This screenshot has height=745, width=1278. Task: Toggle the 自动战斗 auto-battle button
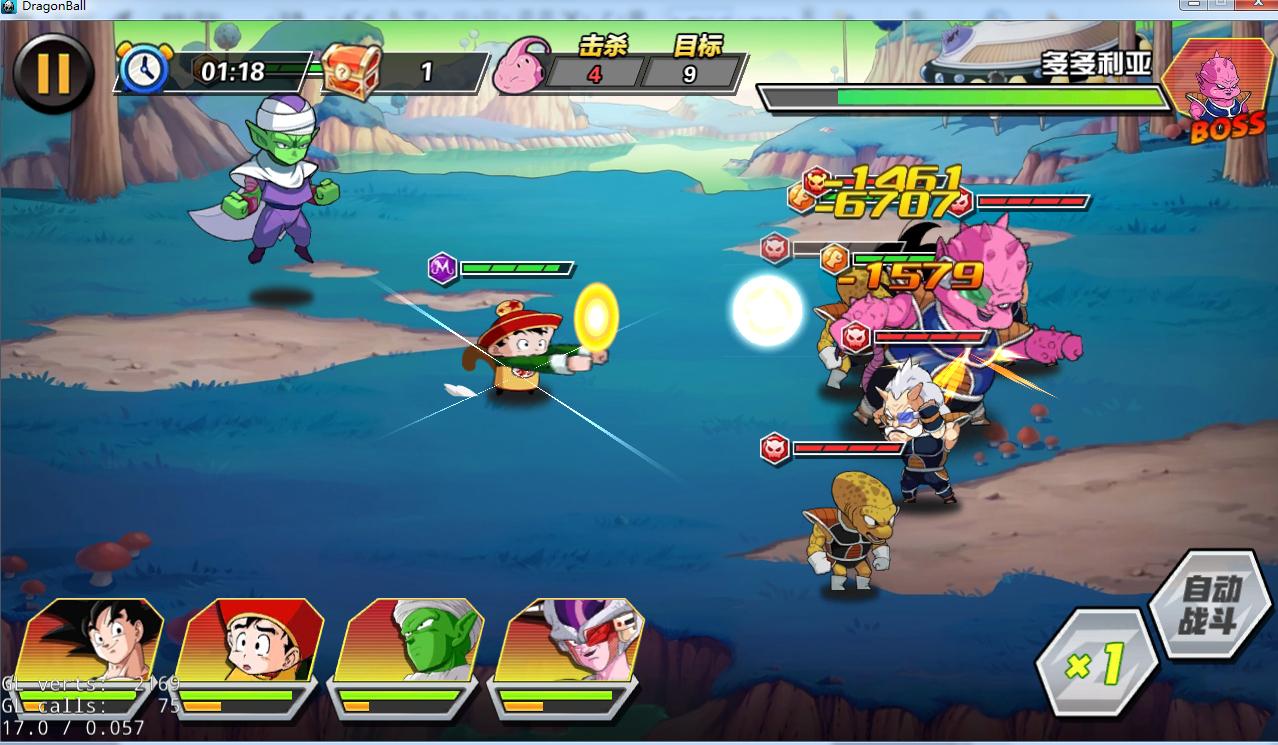coord(1209,604)
